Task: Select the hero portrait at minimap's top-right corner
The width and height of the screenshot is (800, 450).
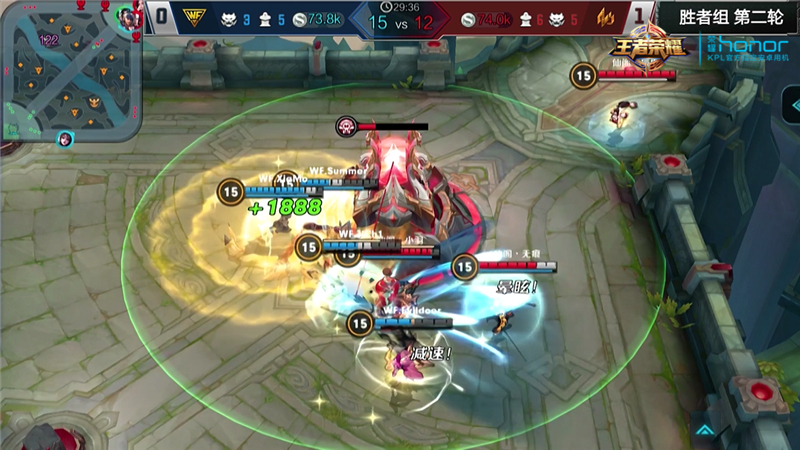Action: click(127, 17)
